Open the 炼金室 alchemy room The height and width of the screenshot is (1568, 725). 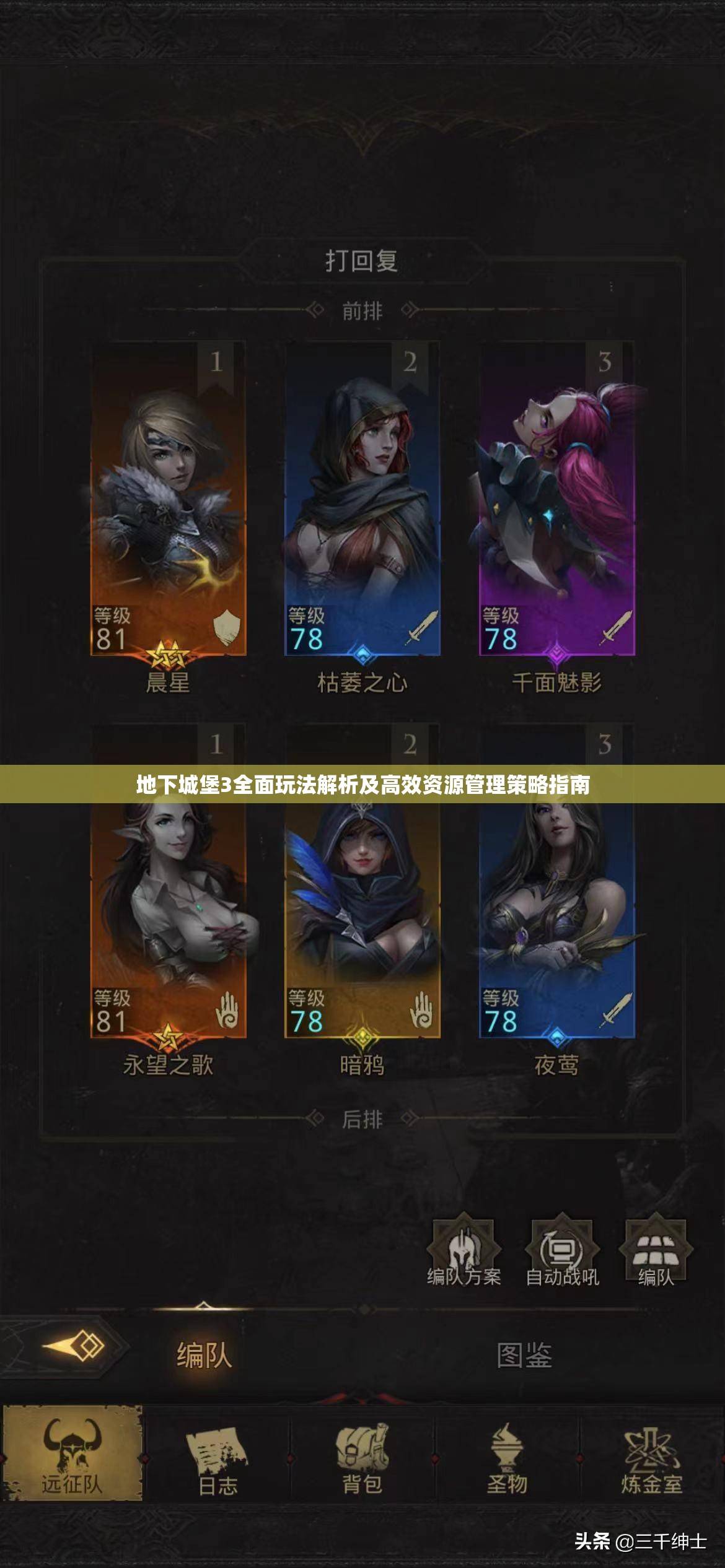[x=652, y=1455]
